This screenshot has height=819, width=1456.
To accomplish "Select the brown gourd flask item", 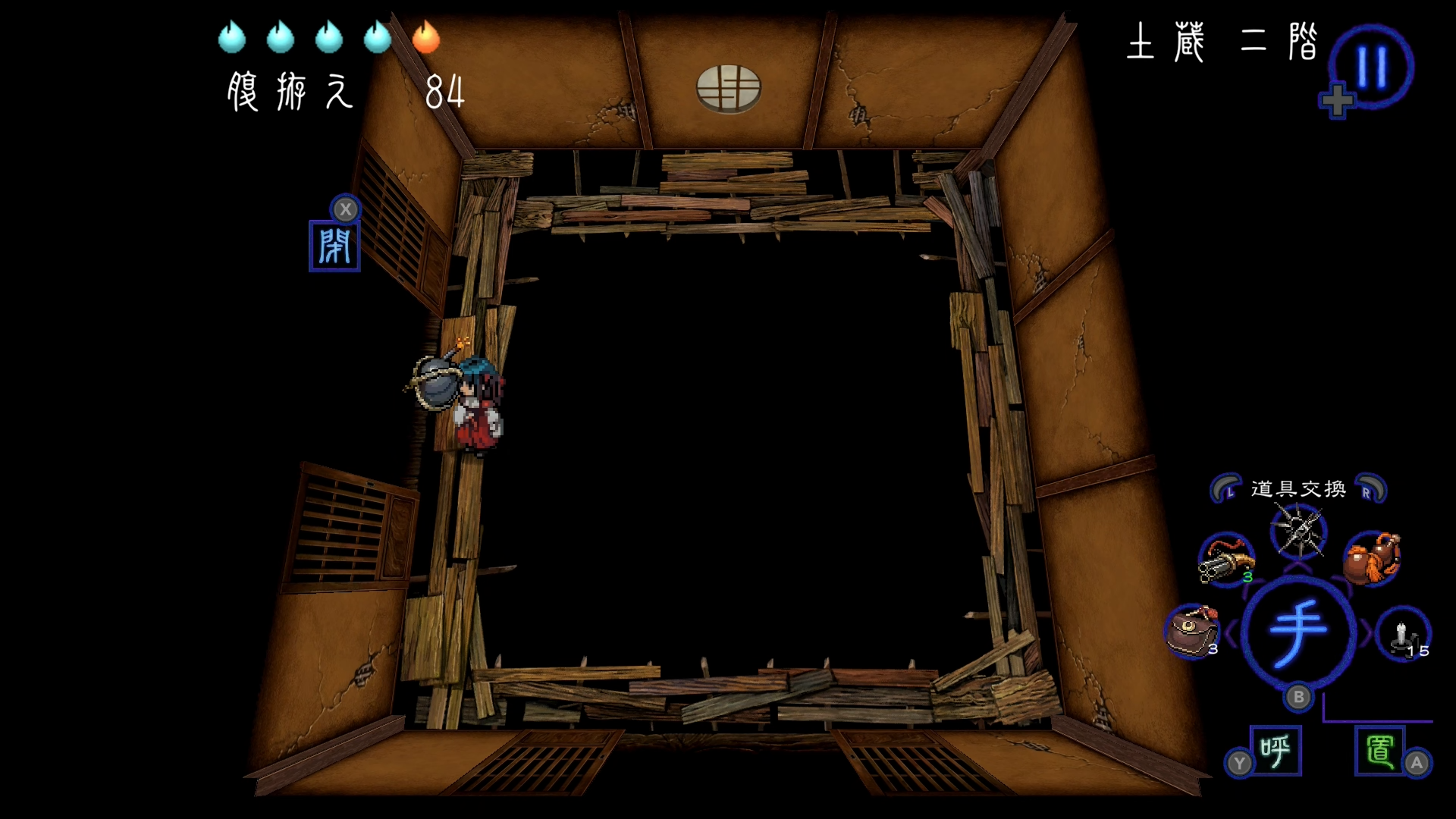I will [1371, 560].
